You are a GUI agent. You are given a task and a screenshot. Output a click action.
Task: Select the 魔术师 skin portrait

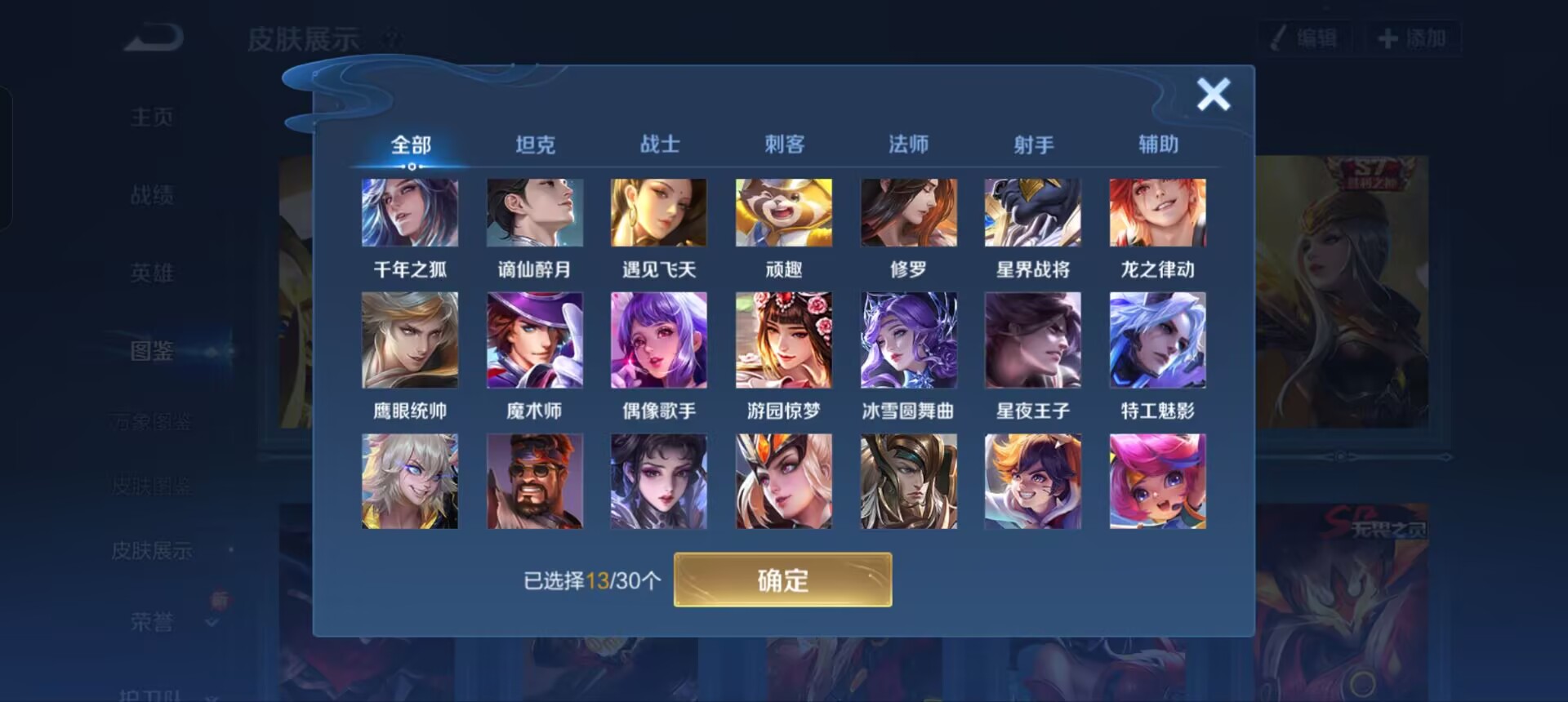pos(534,338)
